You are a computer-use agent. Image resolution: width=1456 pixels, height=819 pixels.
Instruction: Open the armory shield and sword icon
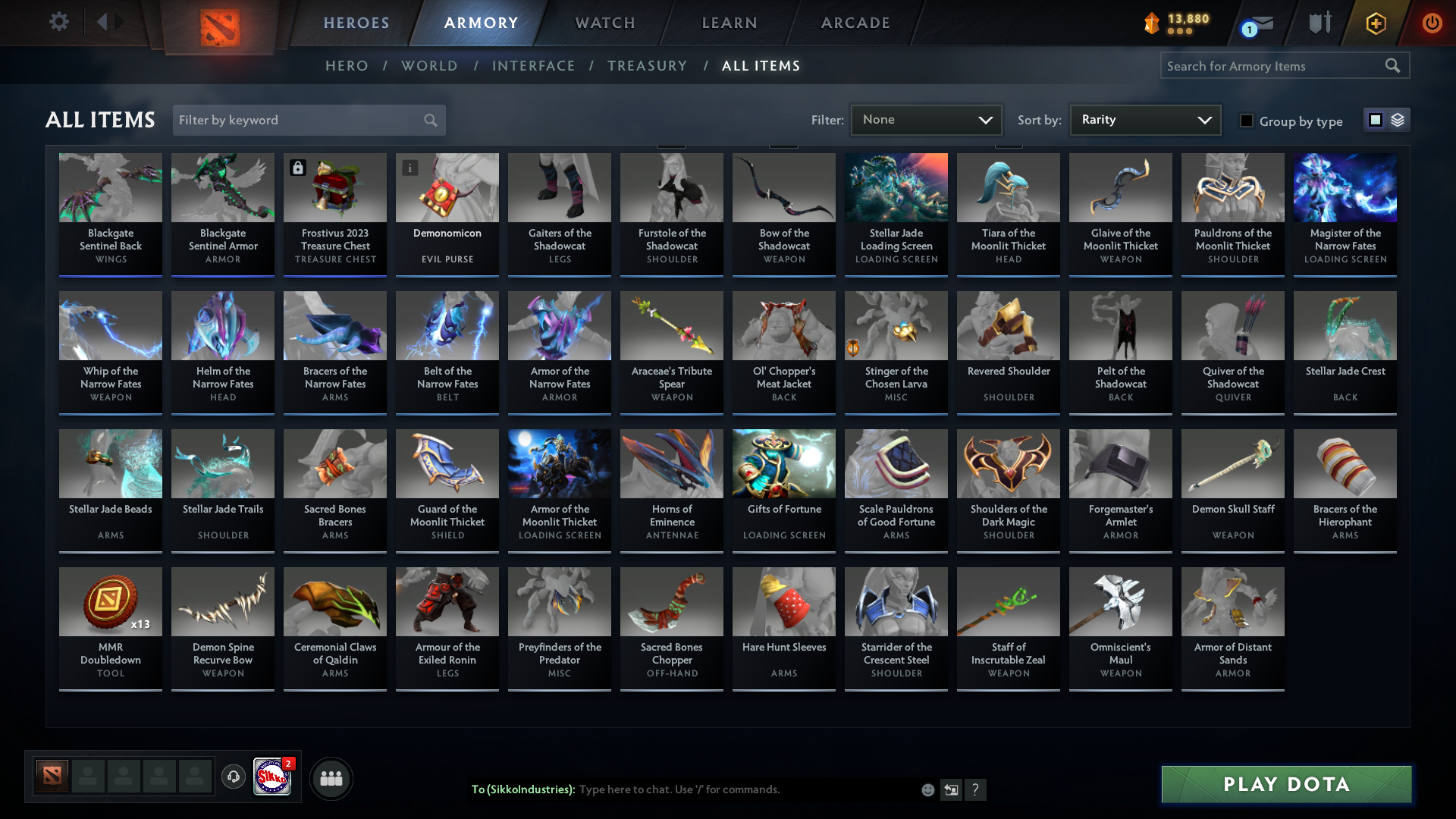click(x=1319, y=23)
